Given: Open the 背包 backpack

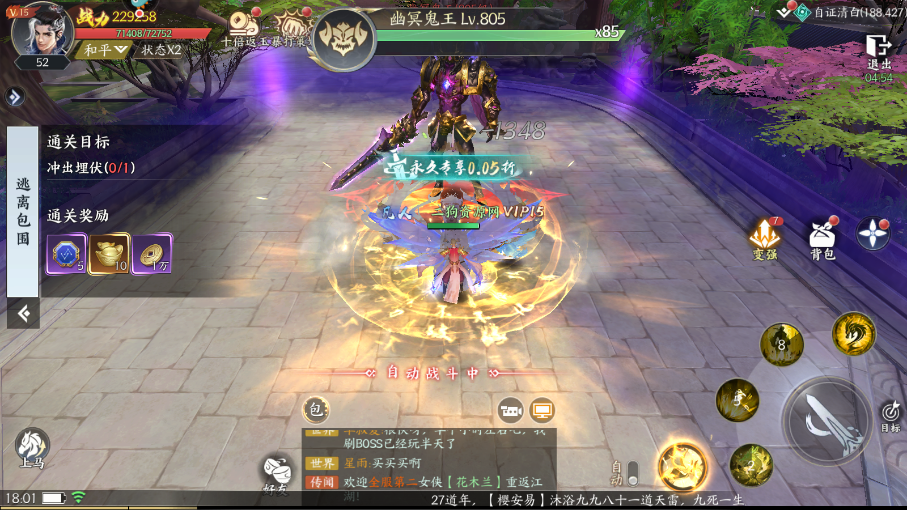Looking at the screenshot, I should click(822, 238).
